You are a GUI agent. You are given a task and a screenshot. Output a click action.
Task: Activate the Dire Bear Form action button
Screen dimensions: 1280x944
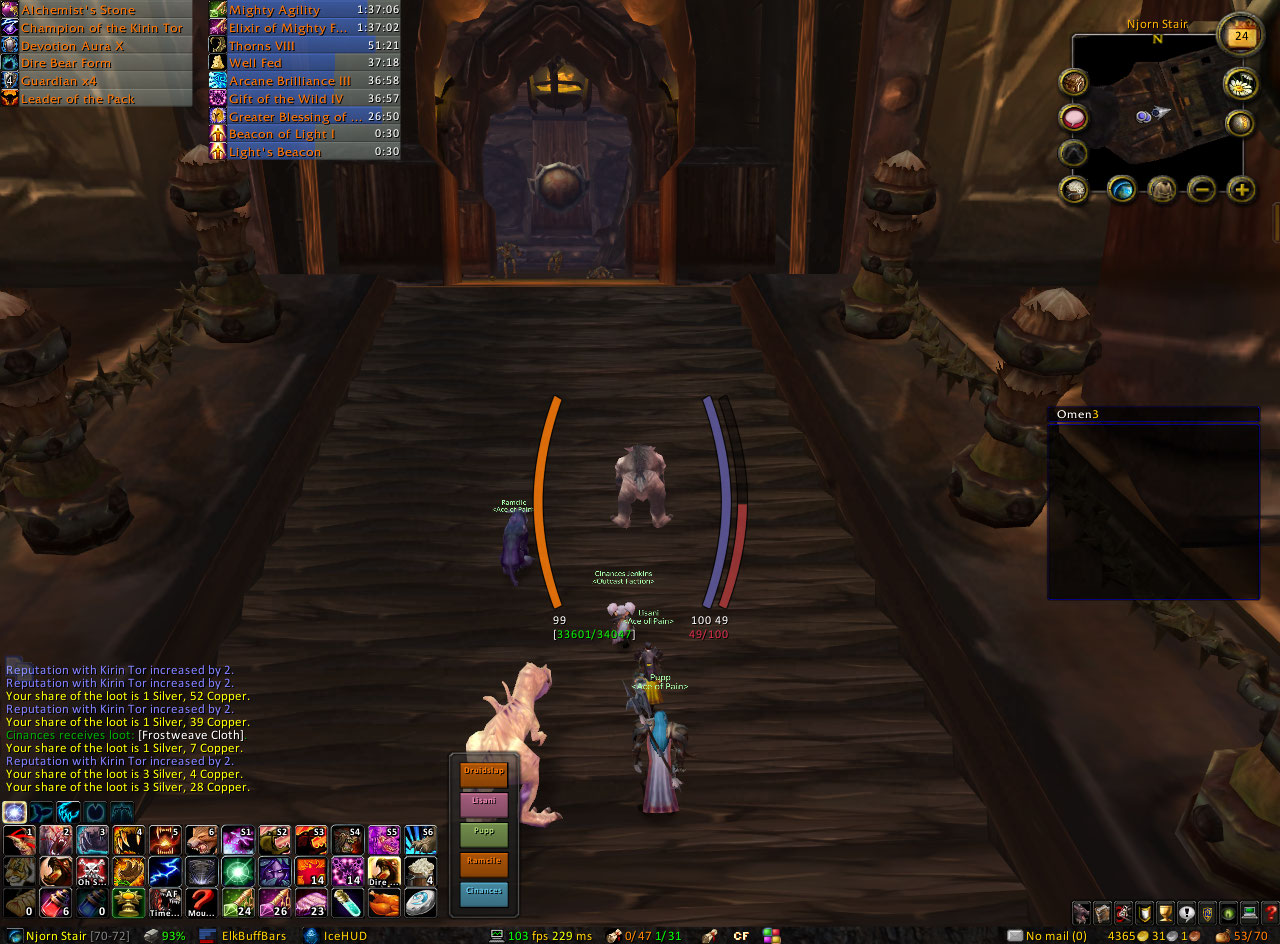click(384, 871)
